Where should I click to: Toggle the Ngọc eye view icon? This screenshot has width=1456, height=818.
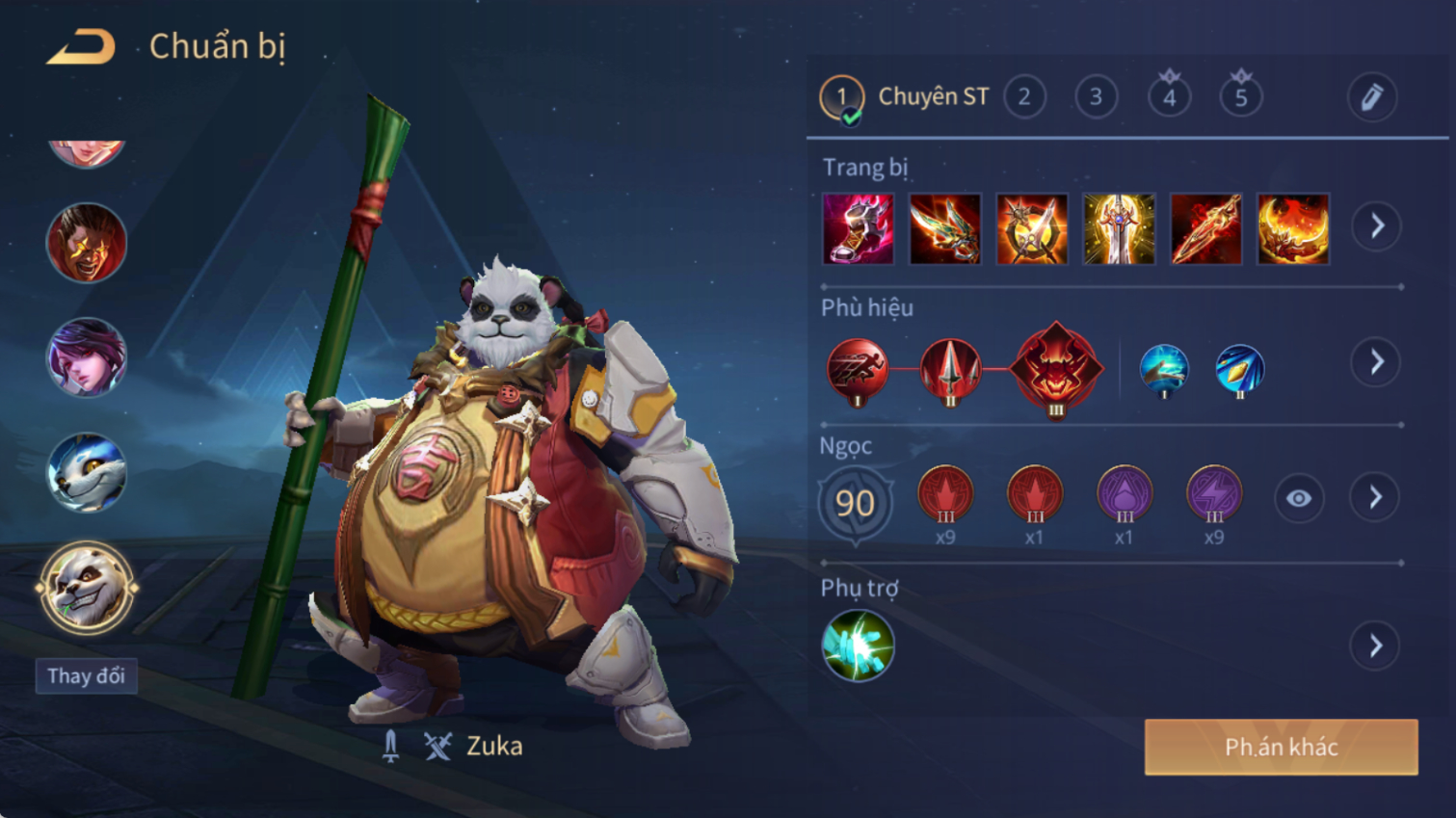click(x=1298, y=498)
